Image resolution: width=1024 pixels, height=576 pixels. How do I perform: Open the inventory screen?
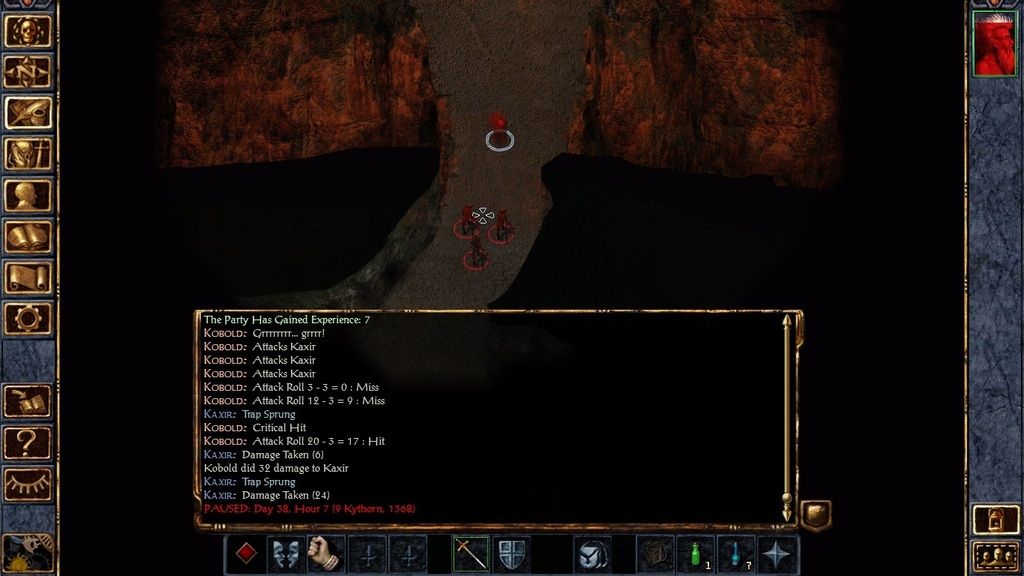[x=28, y=154]
